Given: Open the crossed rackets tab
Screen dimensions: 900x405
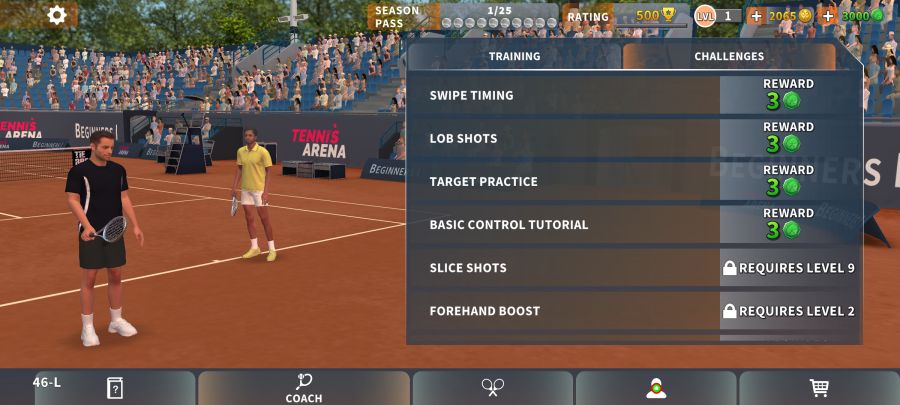Looking at the screenshot, I should pyautogui.click(x=492, y=388).
